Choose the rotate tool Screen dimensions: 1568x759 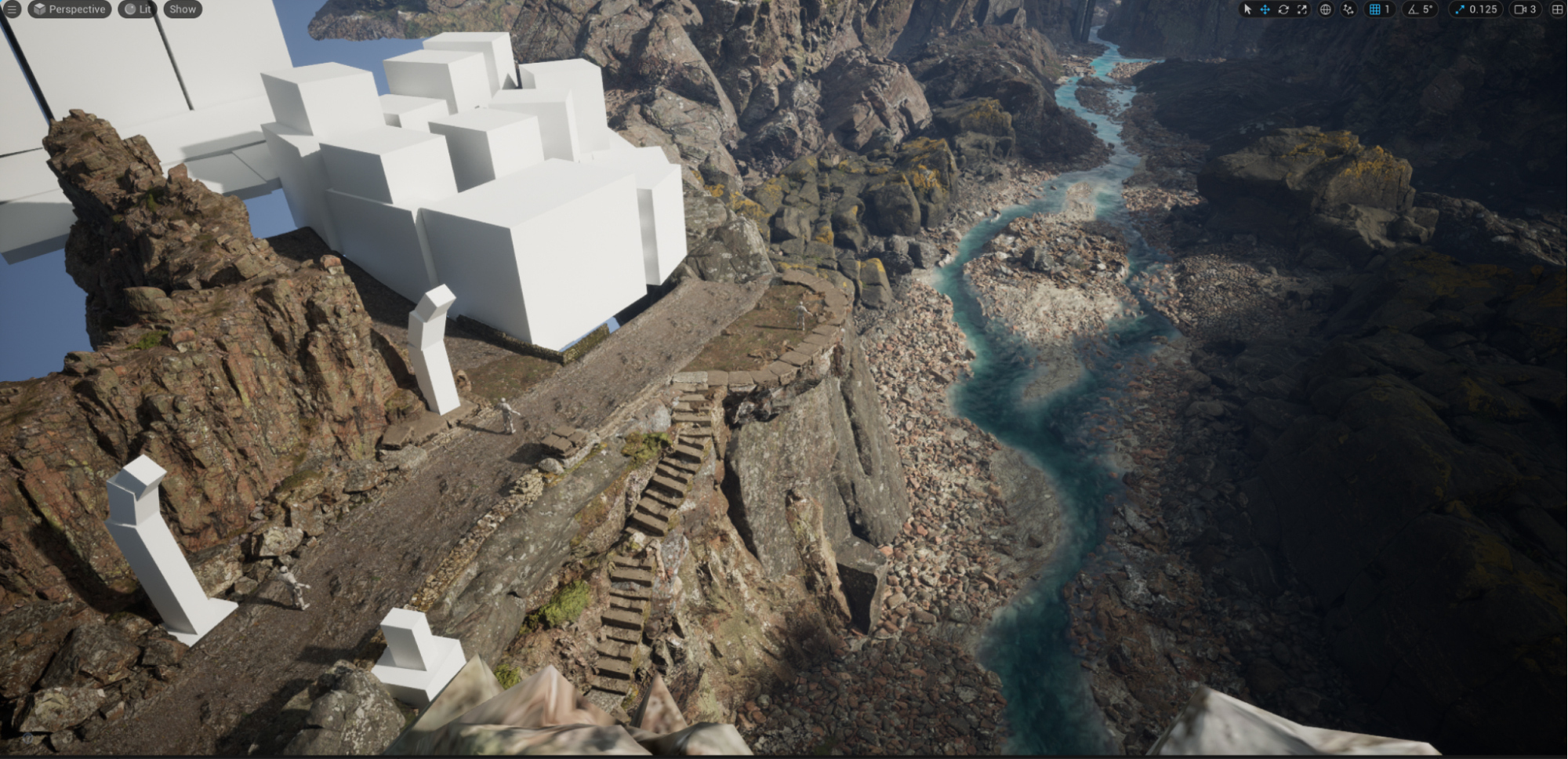coord(1283,9)
